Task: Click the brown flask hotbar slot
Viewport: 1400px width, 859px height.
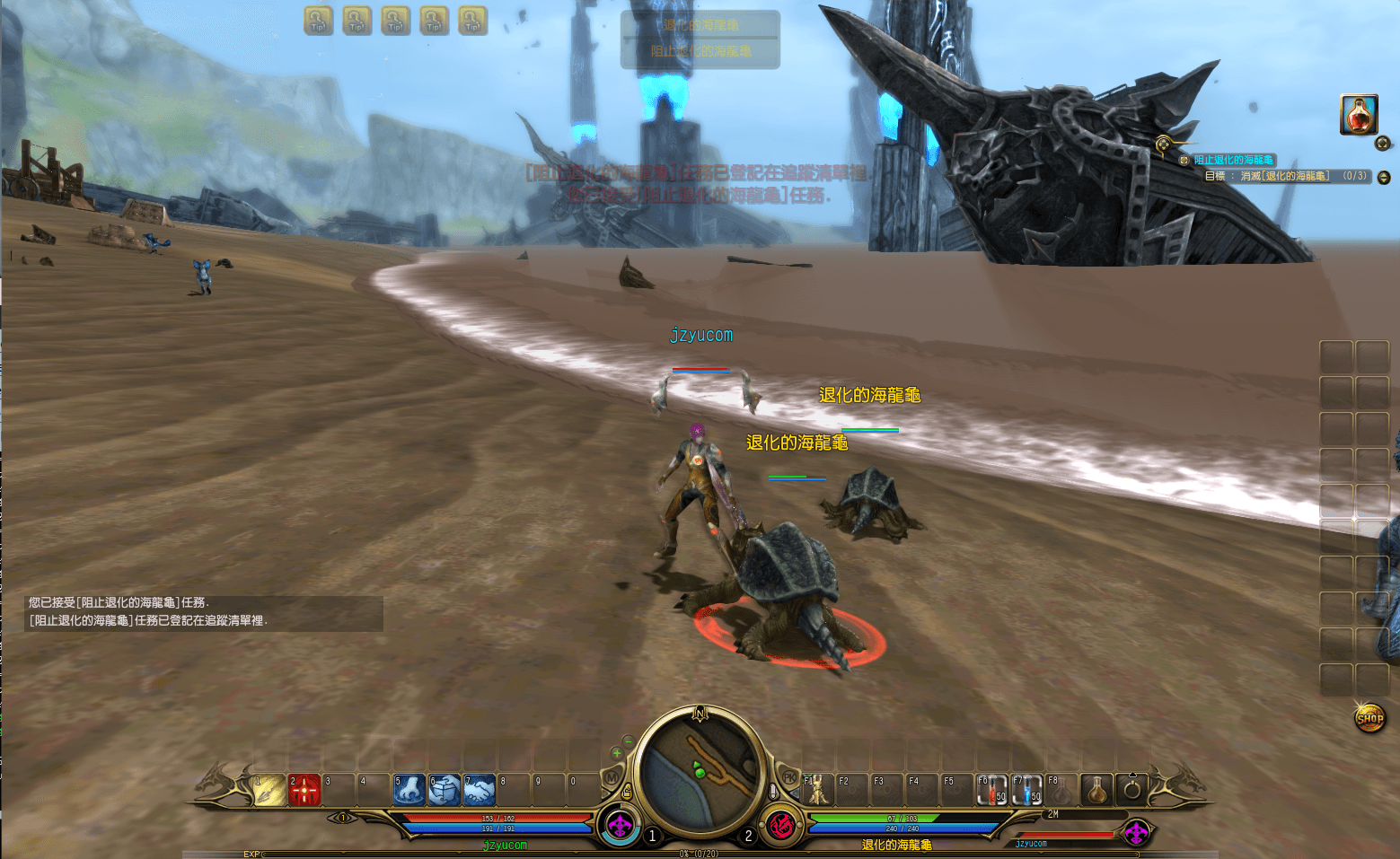Action: pos(1096,790)
